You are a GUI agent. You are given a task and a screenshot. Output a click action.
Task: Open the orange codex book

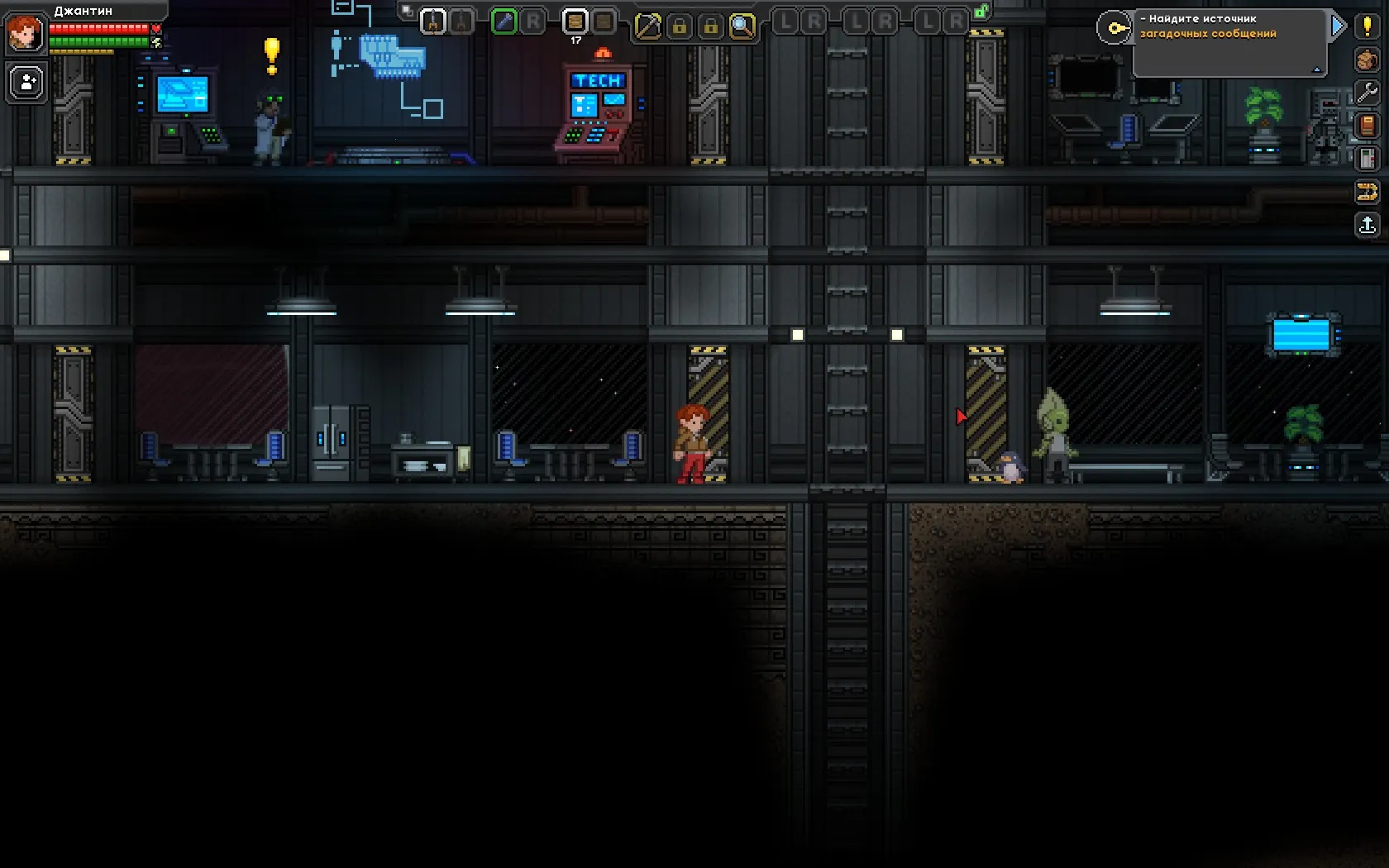tap(1368, 126)
